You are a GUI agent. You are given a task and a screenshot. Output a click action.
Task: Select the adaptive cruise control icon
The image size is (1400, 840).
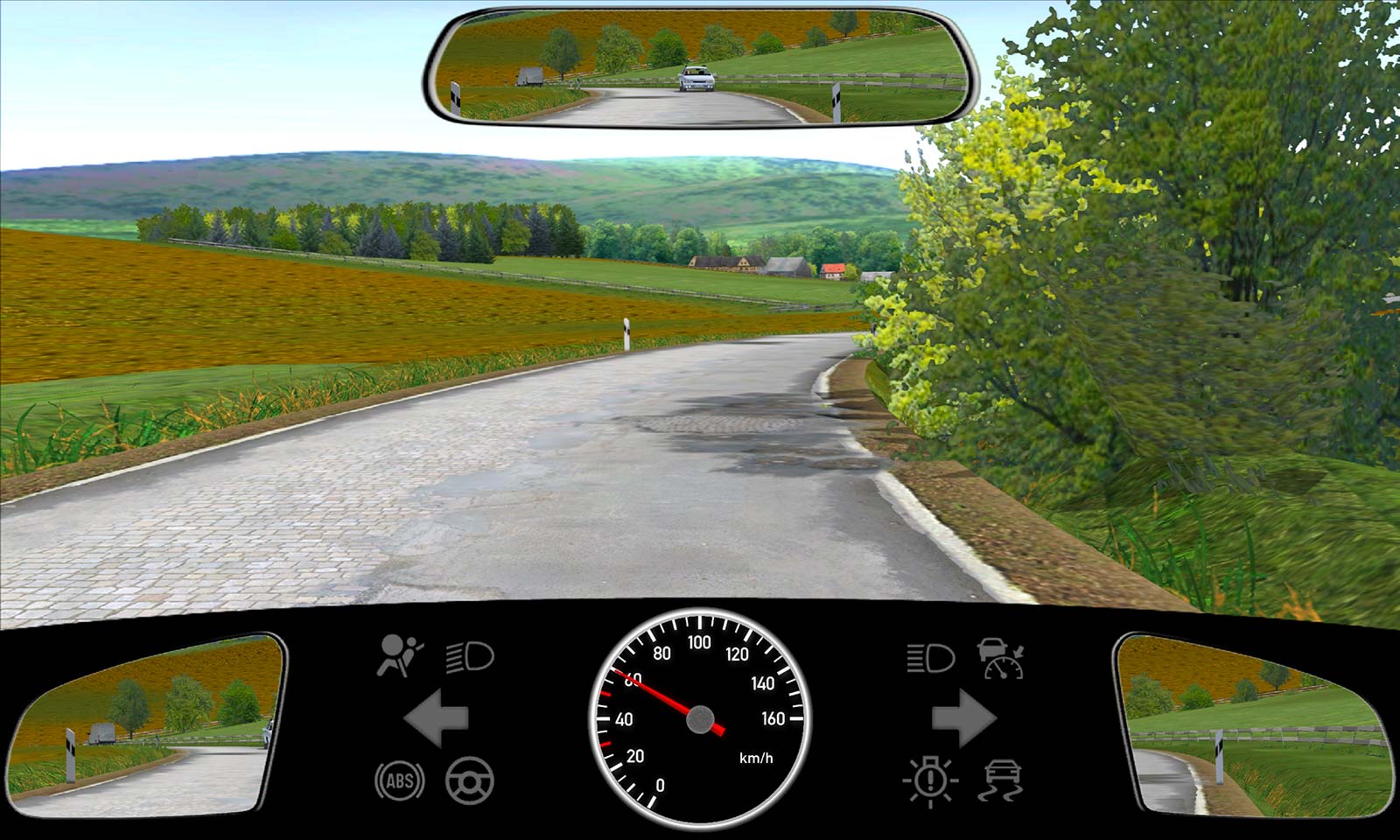tap(1001, 658)
